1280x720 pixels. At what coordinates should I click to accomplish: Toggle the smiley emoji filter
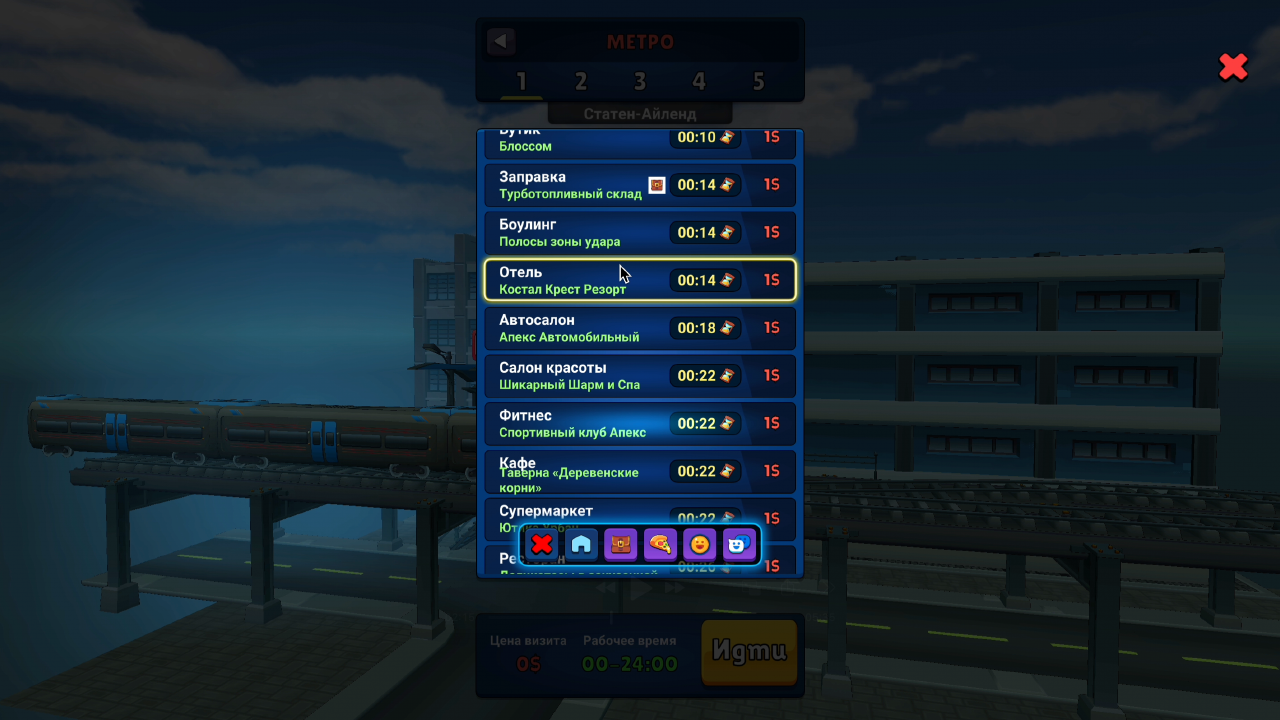700,544
